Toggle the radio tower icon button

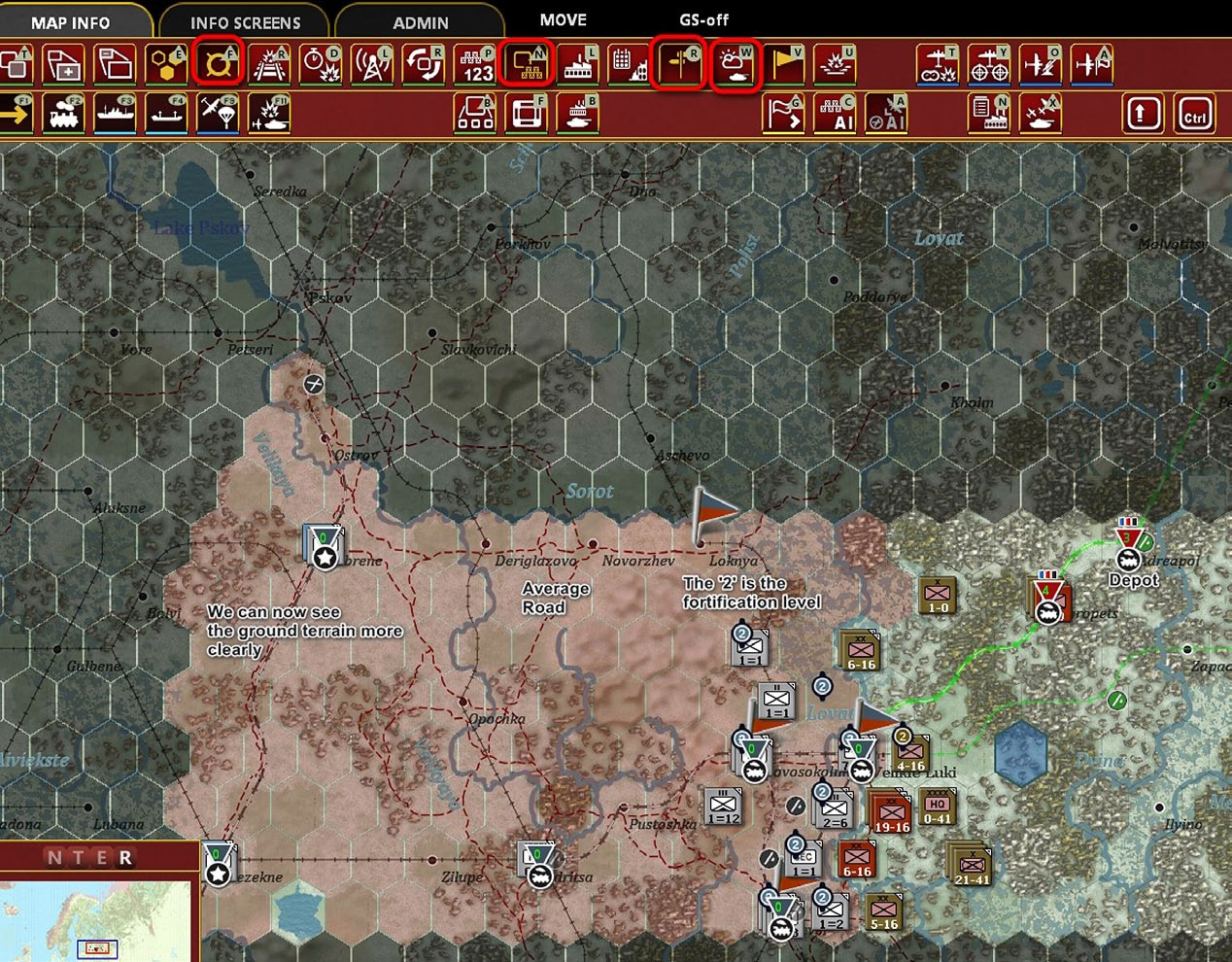point(372,65)
